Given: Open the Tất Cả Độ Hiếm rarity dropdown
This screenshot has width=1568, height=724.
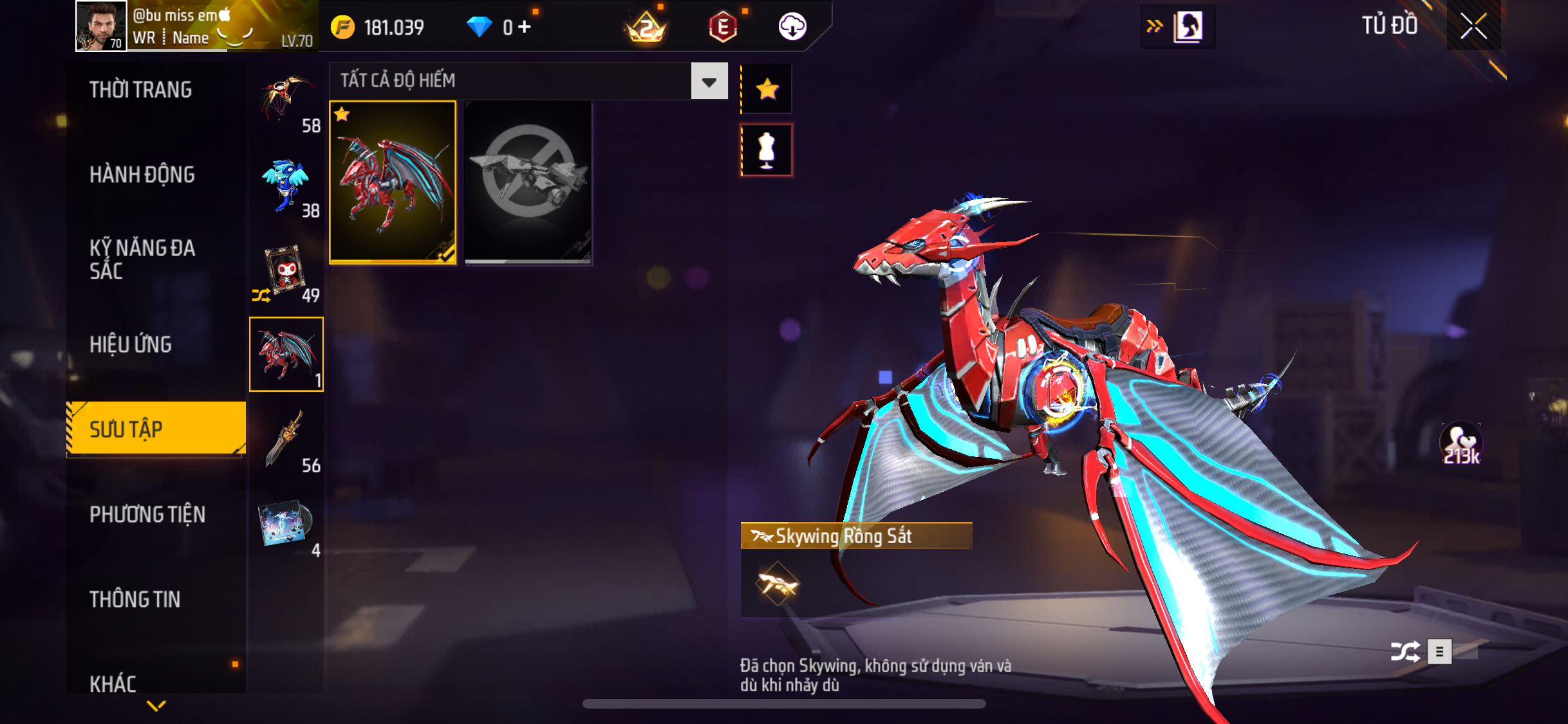Looking at the screenshot, I should (x=709, y=82).
